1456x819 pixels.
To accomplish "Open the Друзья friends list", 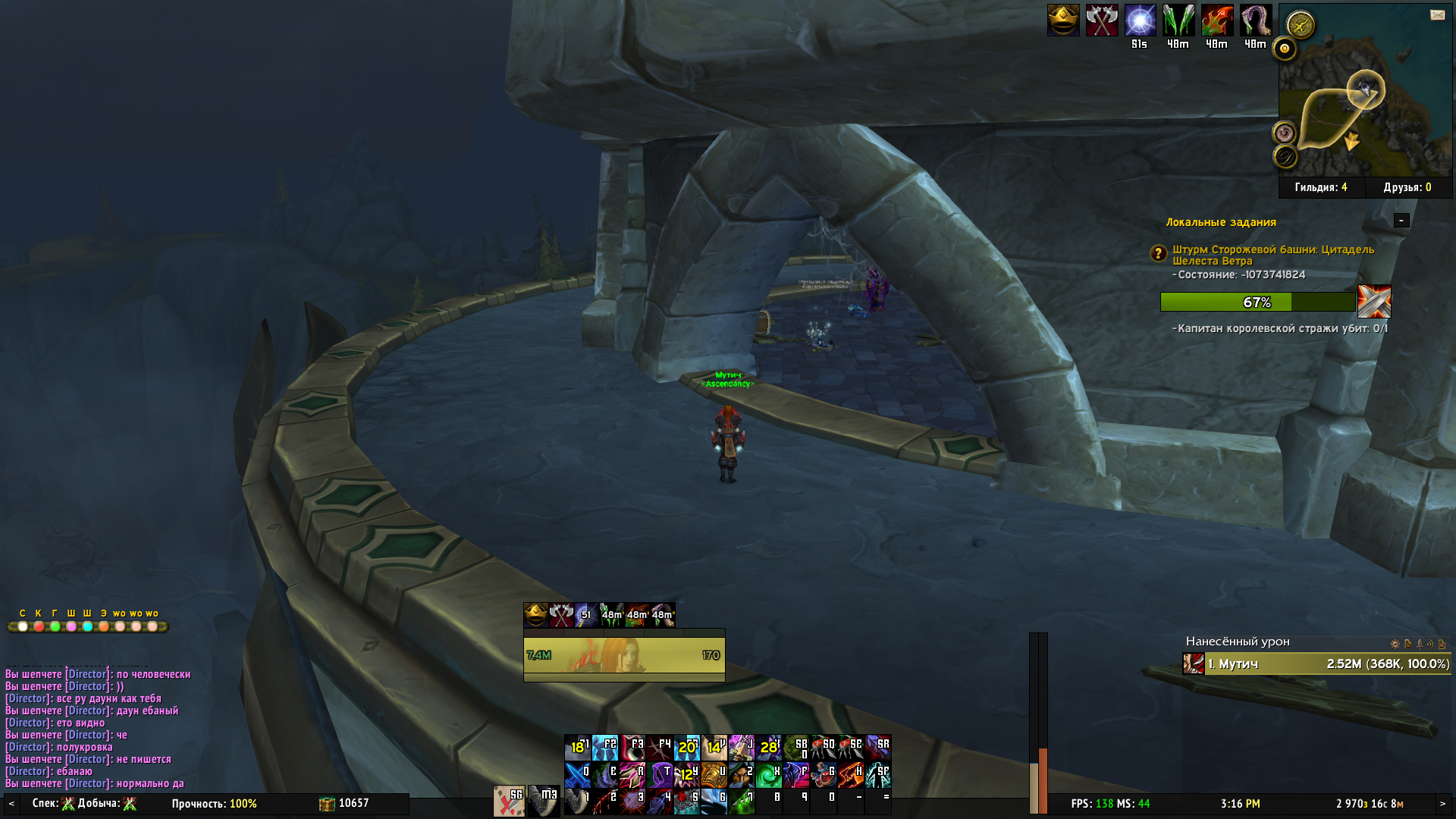I will coord(1407,187).
